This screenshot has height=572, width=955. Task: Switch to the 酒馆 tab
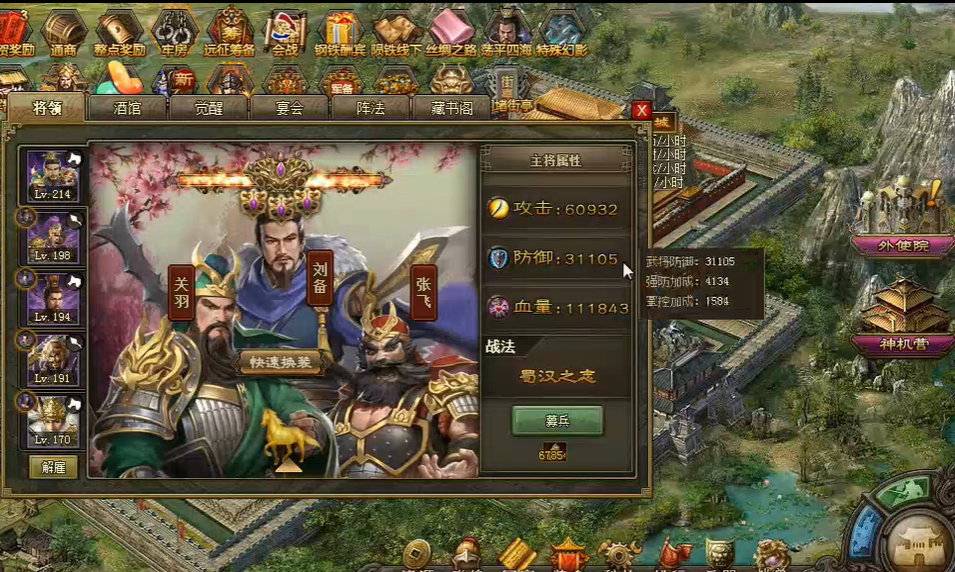(x=127, y=108)
